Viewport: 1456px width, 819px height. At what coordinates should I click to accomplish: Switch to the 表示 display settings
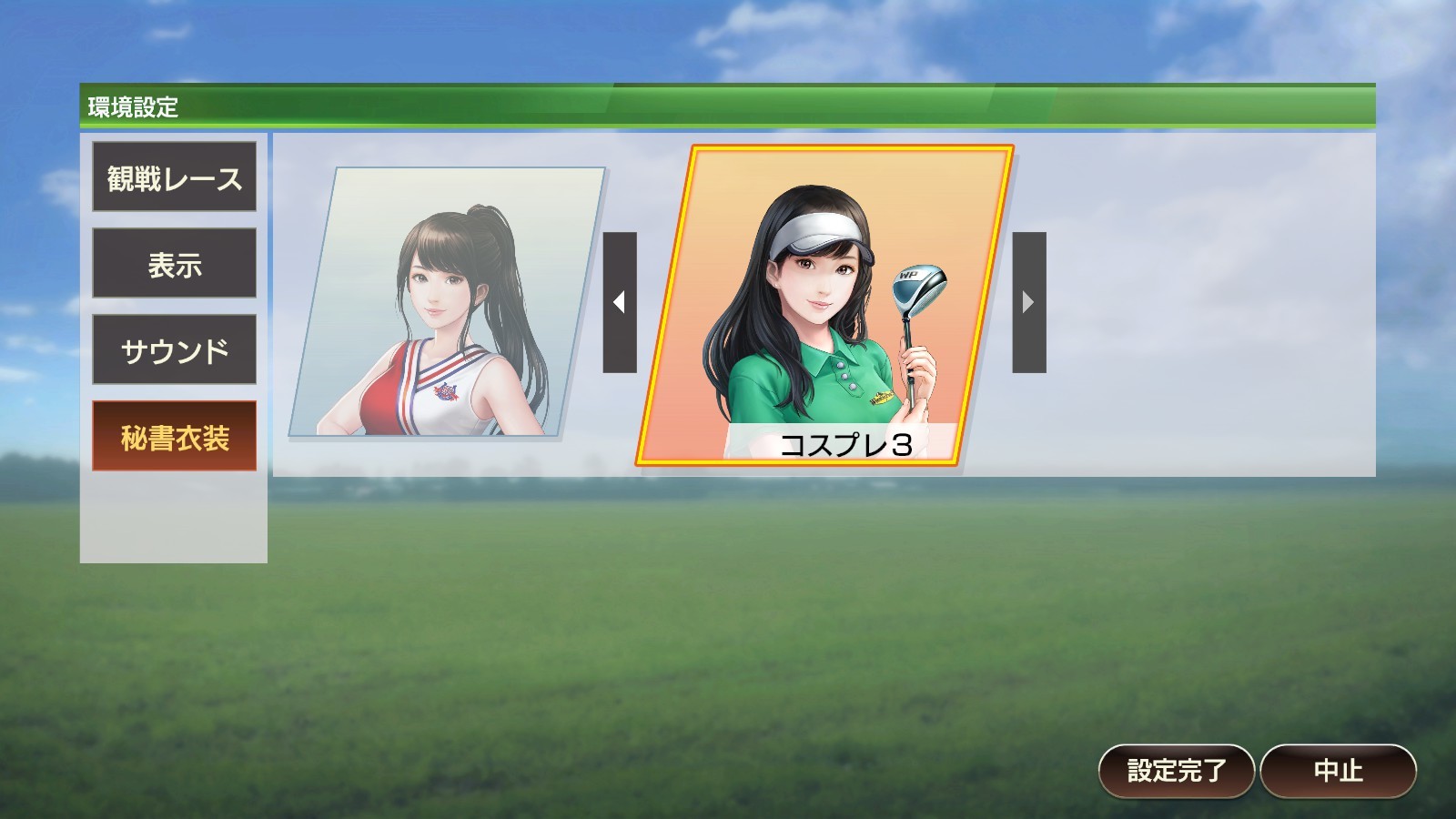click(174, 265)
